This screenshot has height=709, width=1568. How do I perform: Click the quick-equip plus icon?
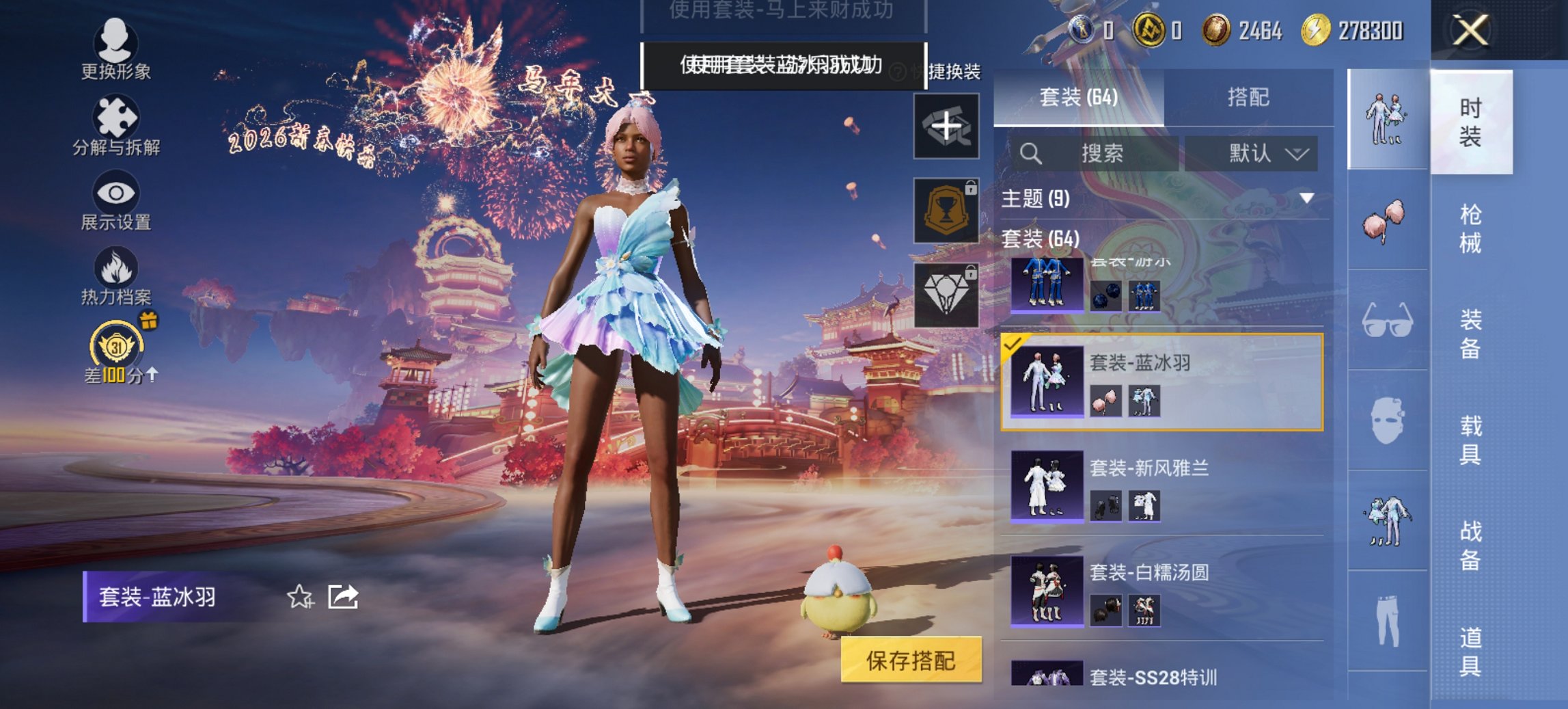coord(948,126)
